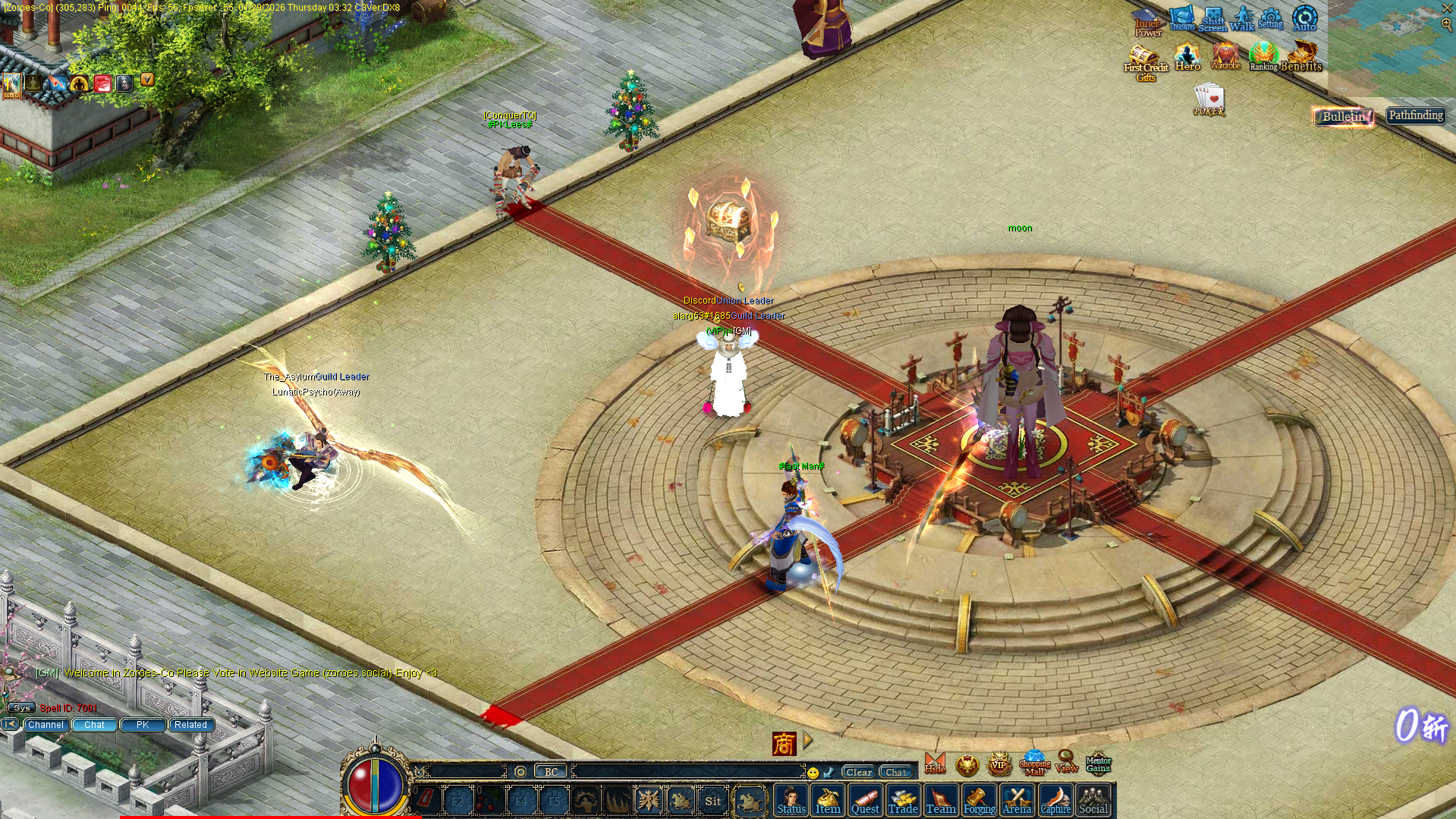The image size is (1456, 819).
Task: Zoom the minimap with the magnifier
Action: point(1447,24)
